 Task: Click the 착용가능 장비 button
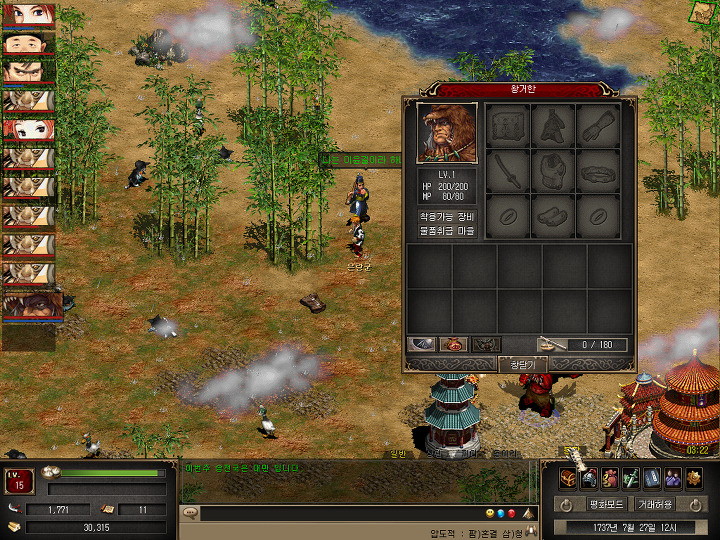click(447, 215)
